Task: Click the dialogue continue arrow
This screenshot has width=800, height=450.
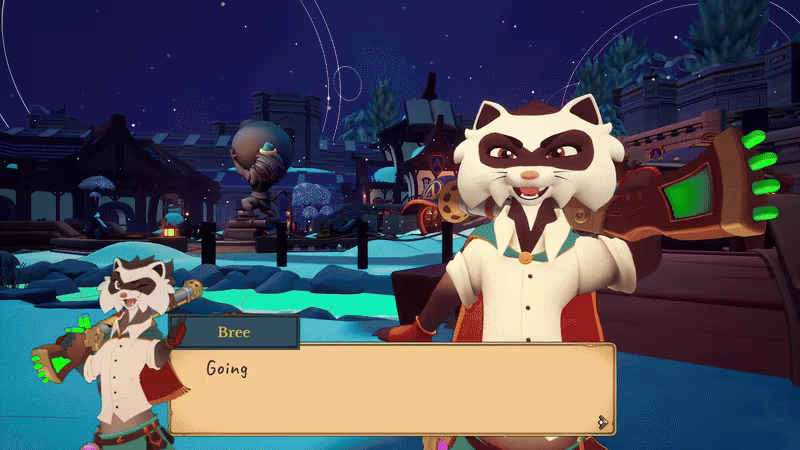Action: tap(602, 421)
